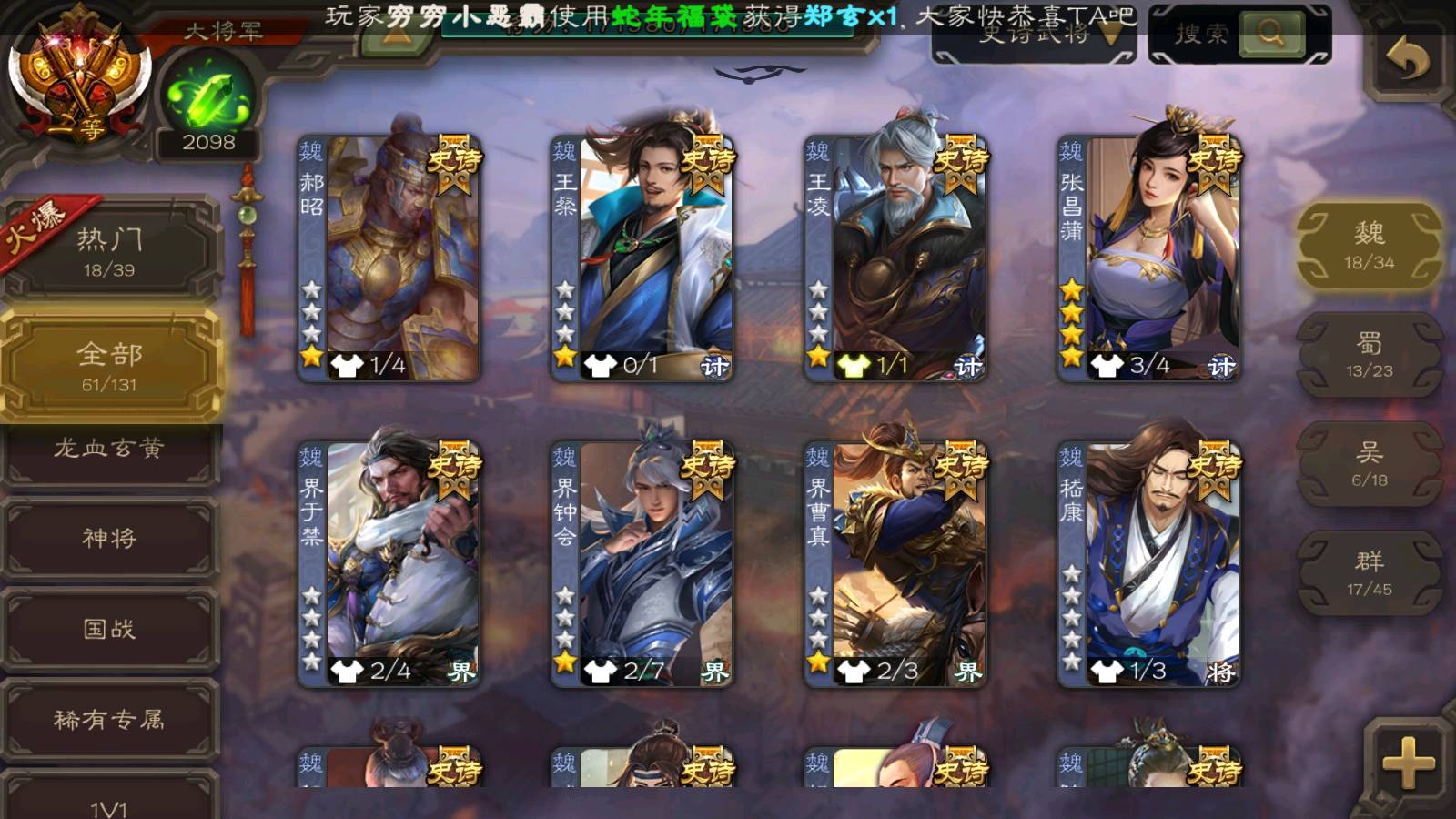The width and height of the screenshot is (1456, 819).
Task: Choose the 国战 category tab
Action: [x=109, y=629]
